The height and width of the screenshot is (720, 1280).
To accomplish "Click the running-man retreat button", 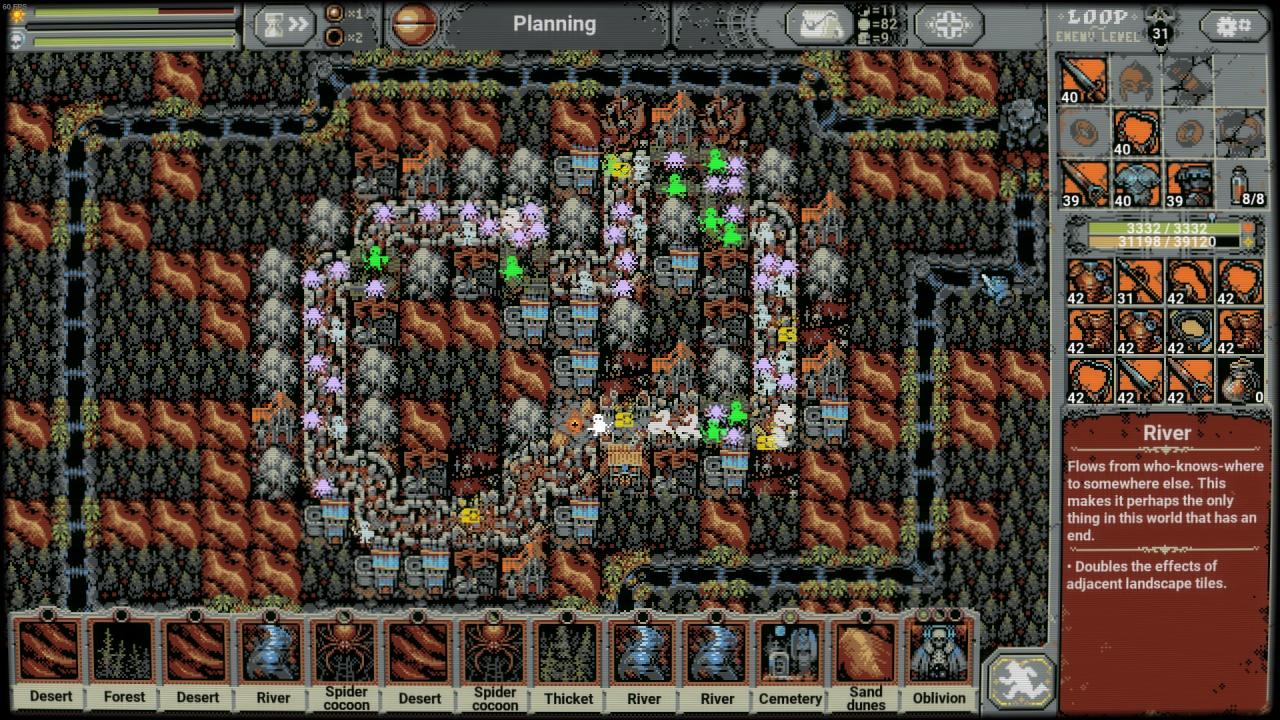I will click(x=1020, y=679).
